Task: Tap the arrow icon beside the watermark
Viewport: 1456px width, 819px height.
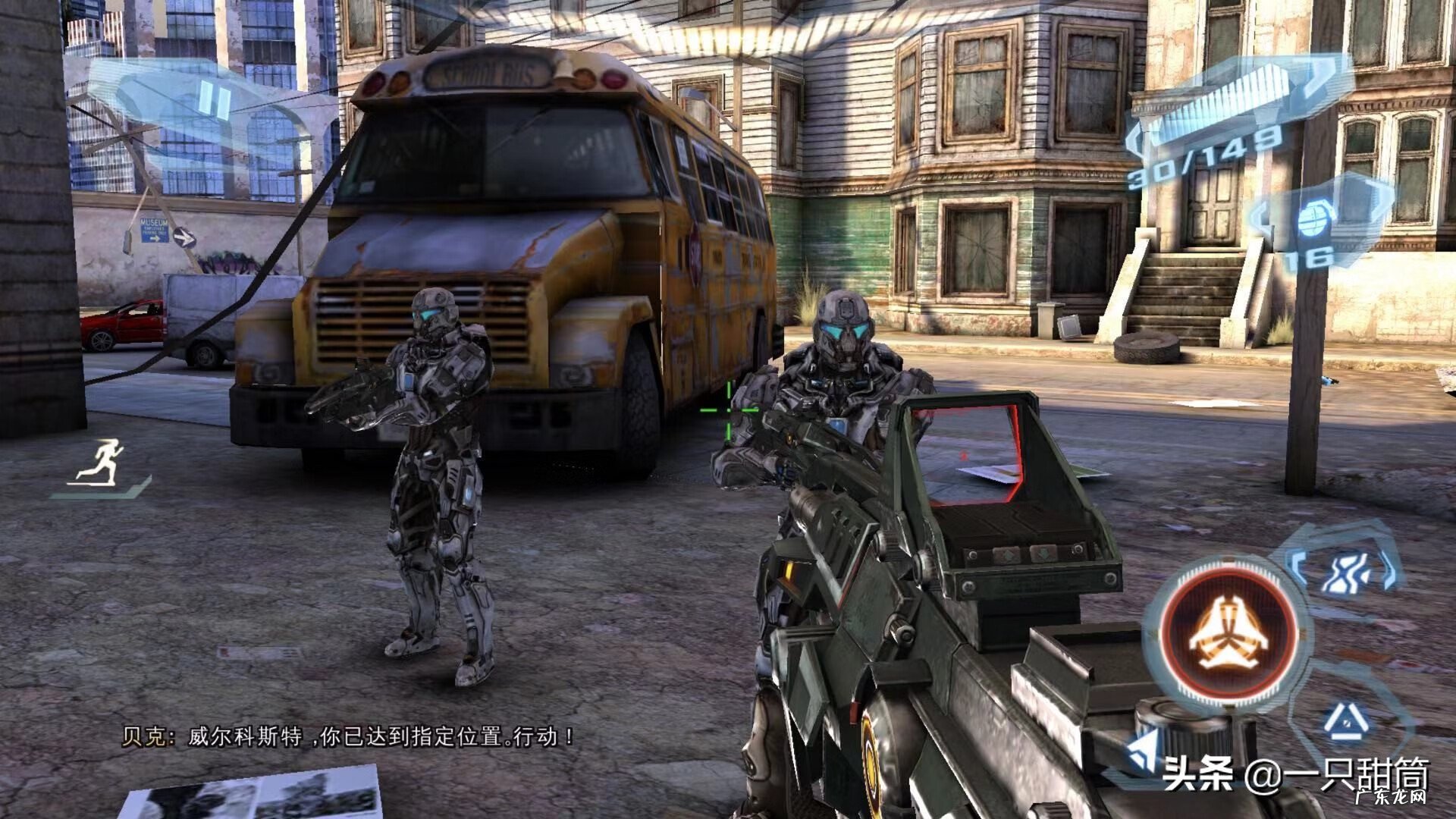Action: click(1143, 752)
